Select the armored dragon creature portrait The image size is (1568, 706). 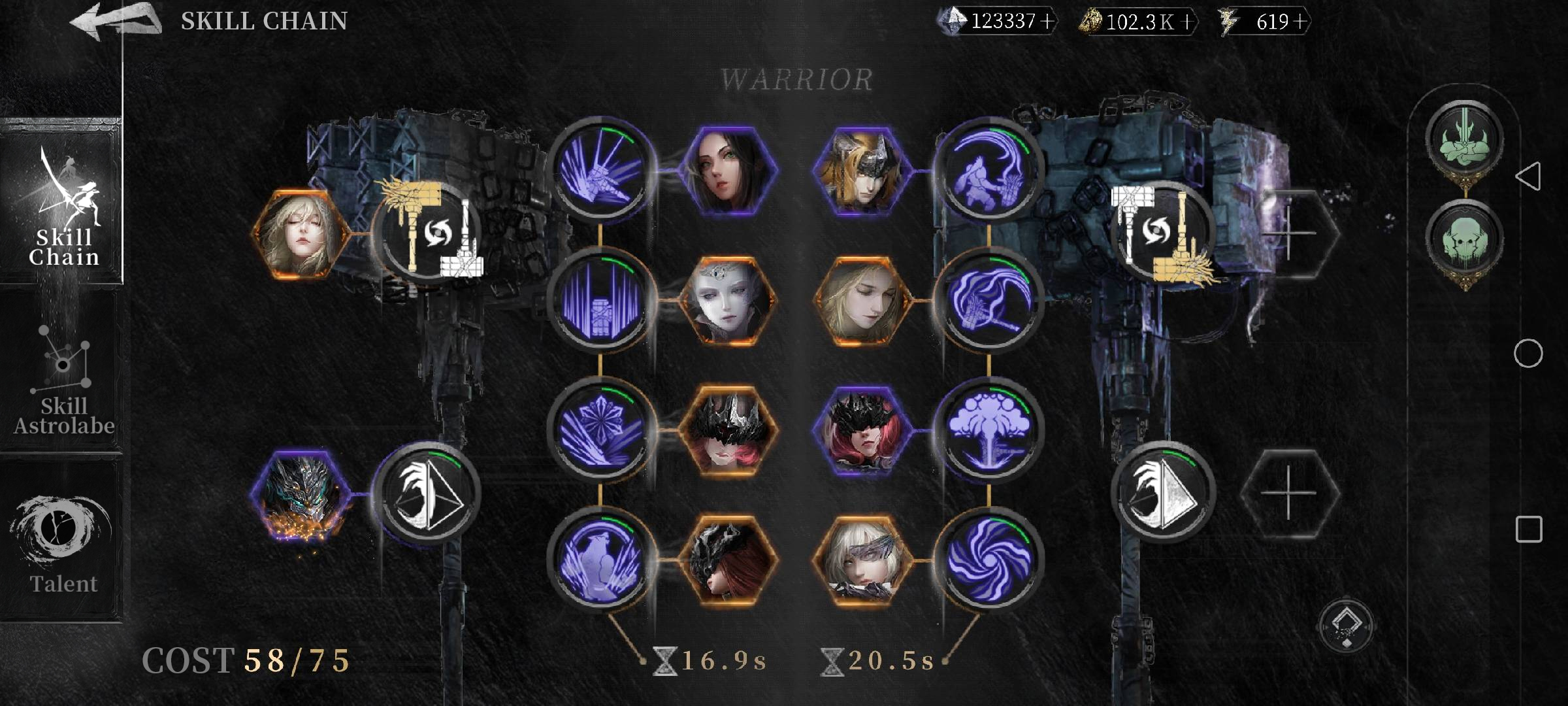point(301,493)
